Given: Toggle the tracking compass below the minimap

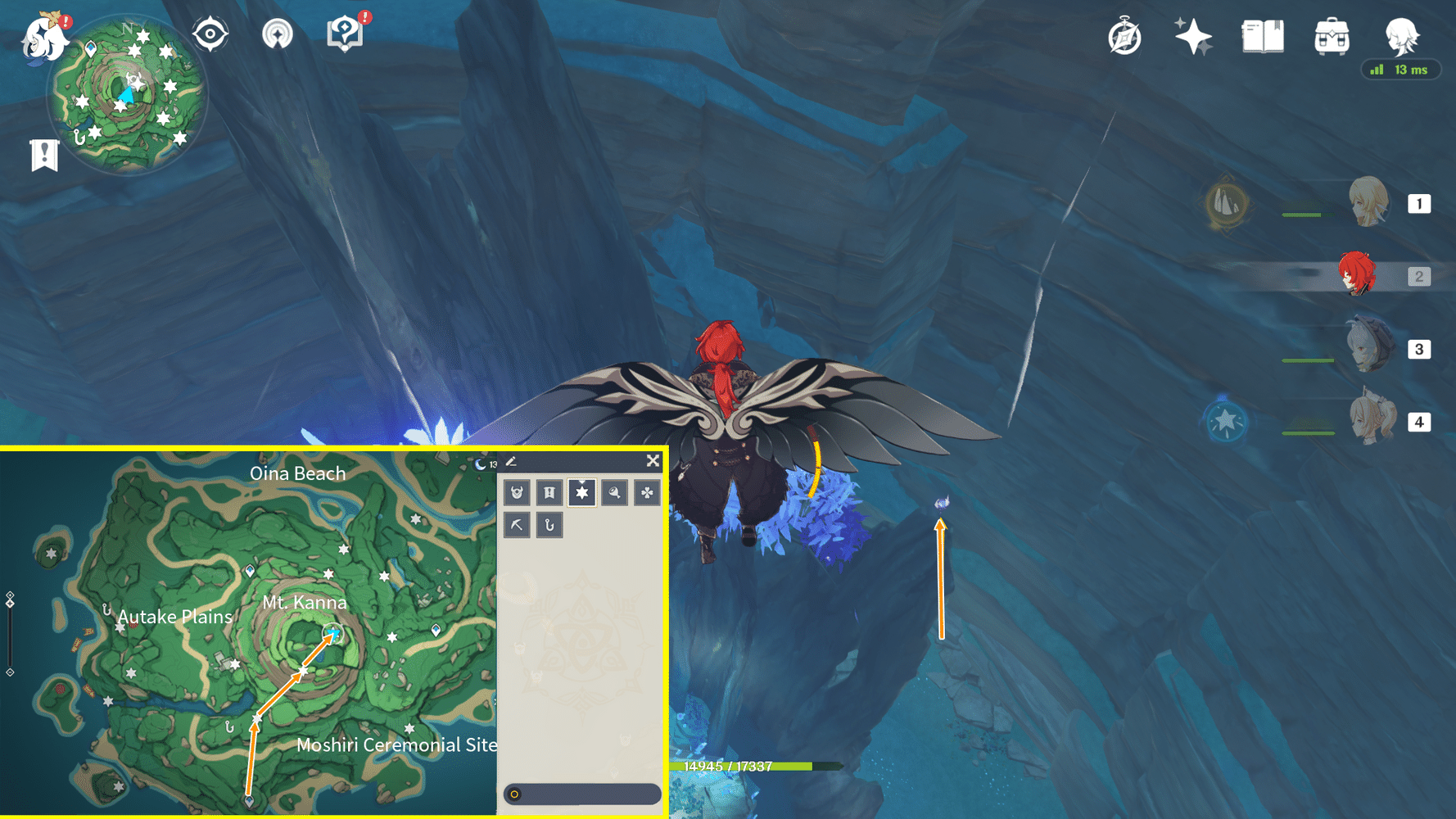Looking at the screenshot, I should 210,33.
